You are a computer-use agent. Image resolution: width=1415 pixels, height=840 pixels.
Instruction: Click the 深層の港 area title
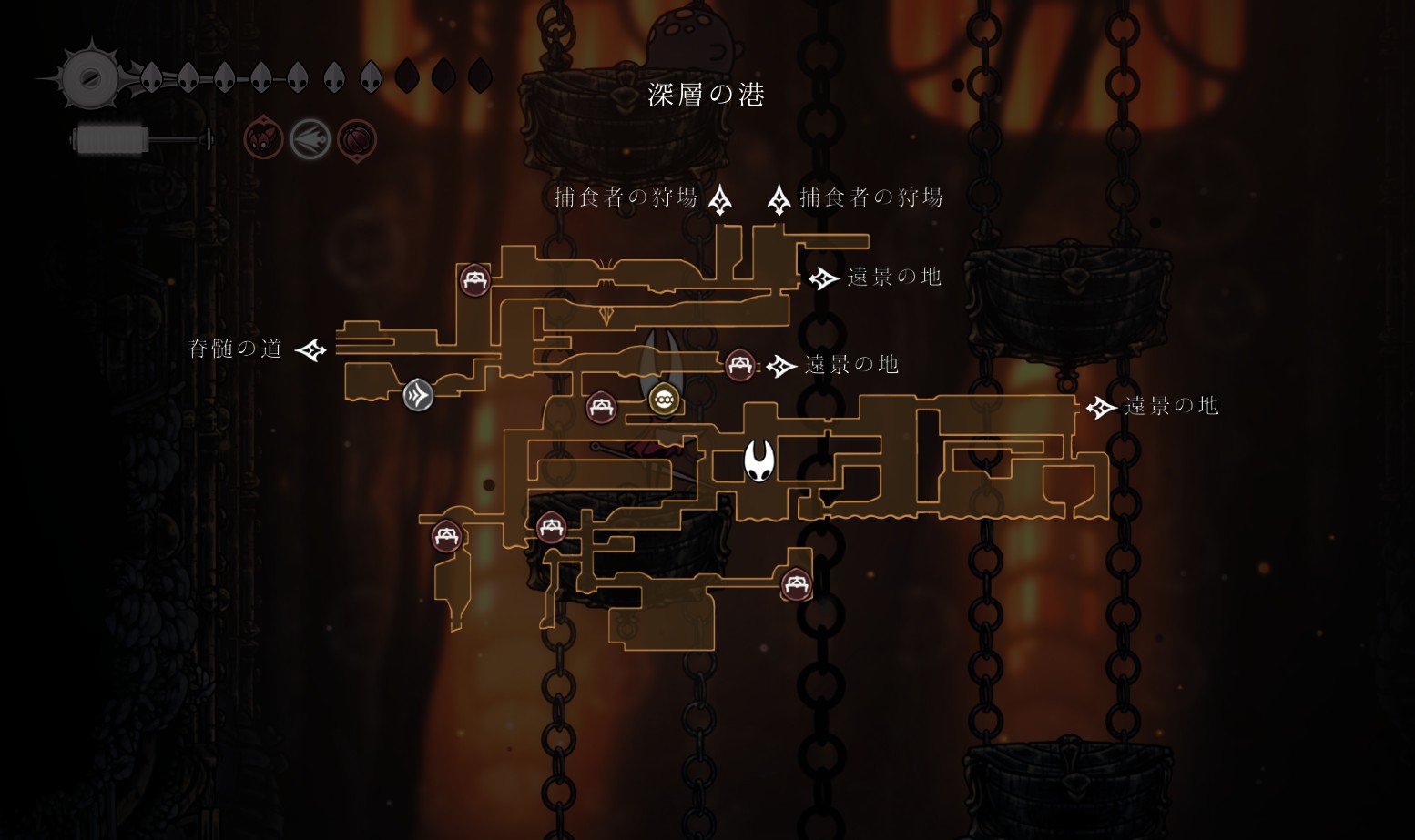(x=706, y=95)
